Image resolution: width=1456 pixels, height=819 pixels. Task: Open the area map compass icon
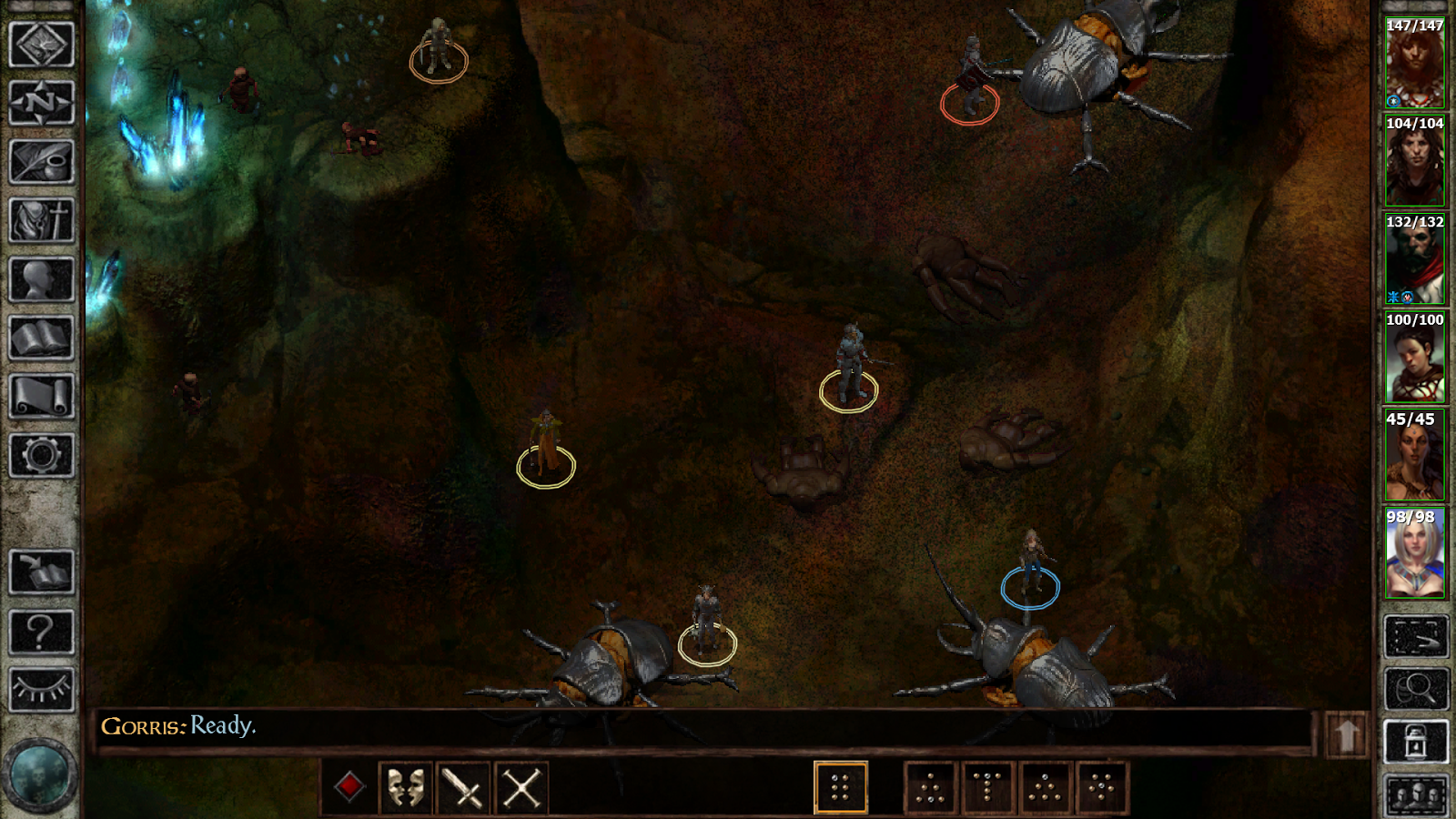point(43,100)
